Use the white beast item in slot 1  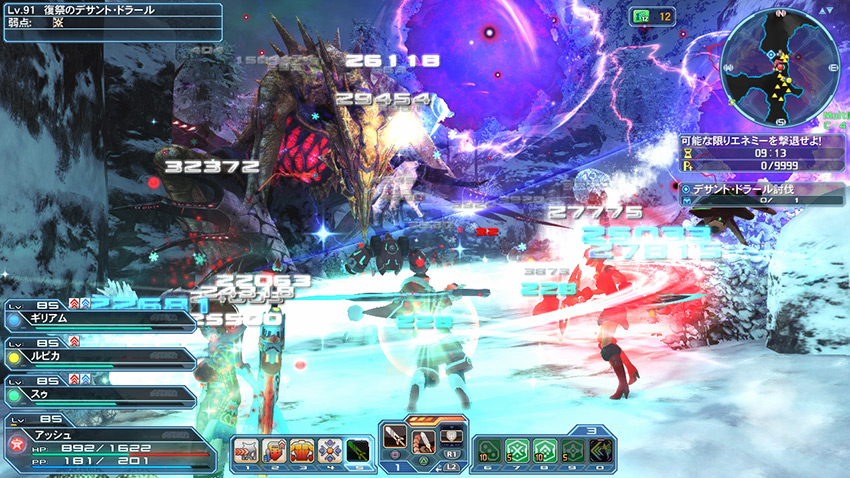[x=247, y=451]
